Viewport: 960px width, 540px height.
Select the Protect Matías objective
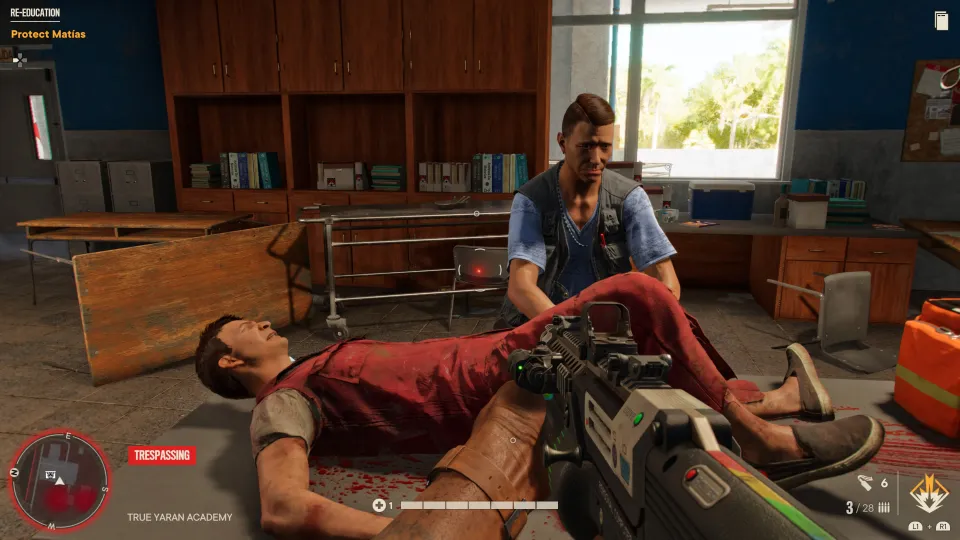click(48, 35)
